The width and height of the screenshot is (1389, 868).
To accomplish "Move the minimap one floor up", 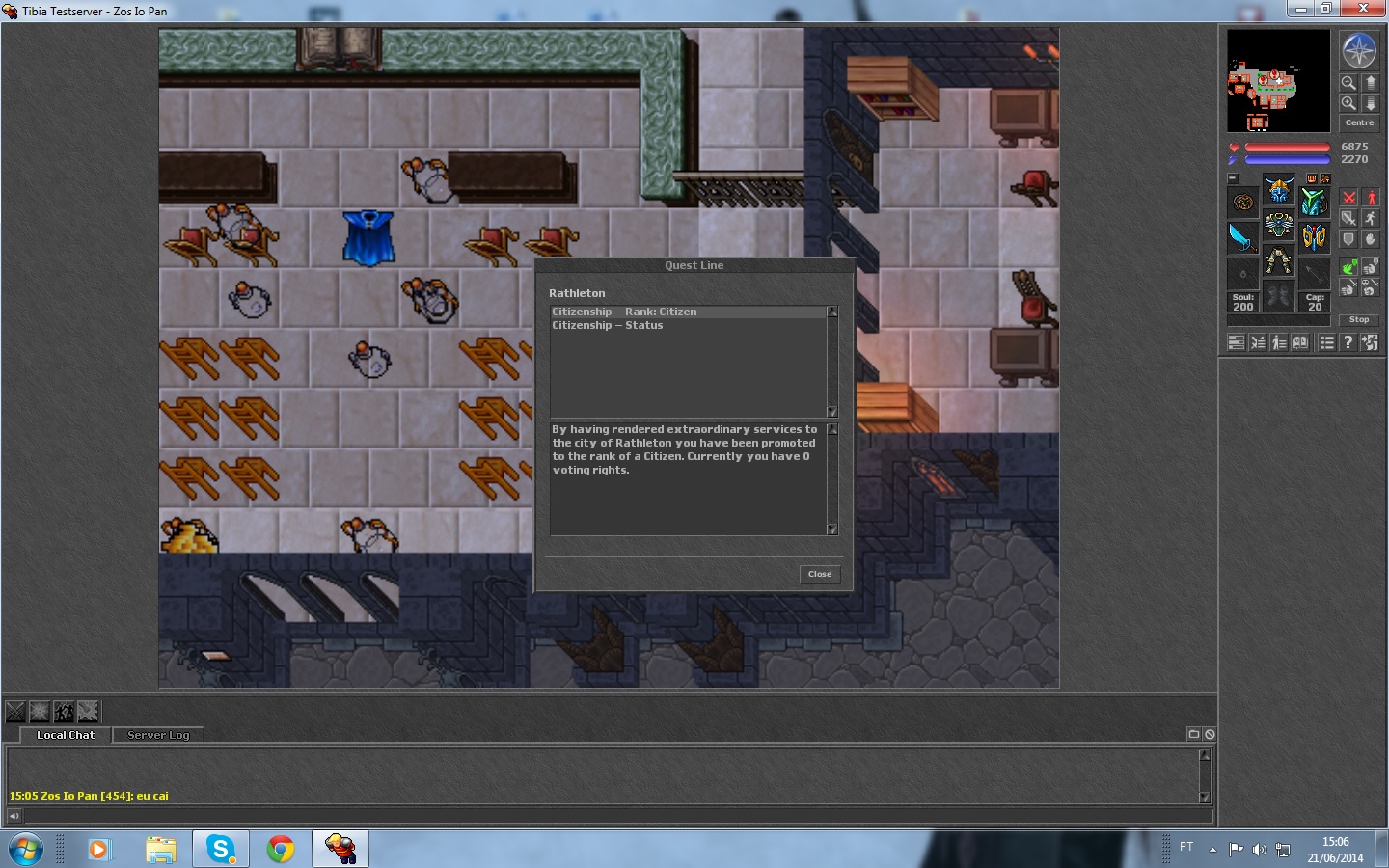I will [1371, 83].
